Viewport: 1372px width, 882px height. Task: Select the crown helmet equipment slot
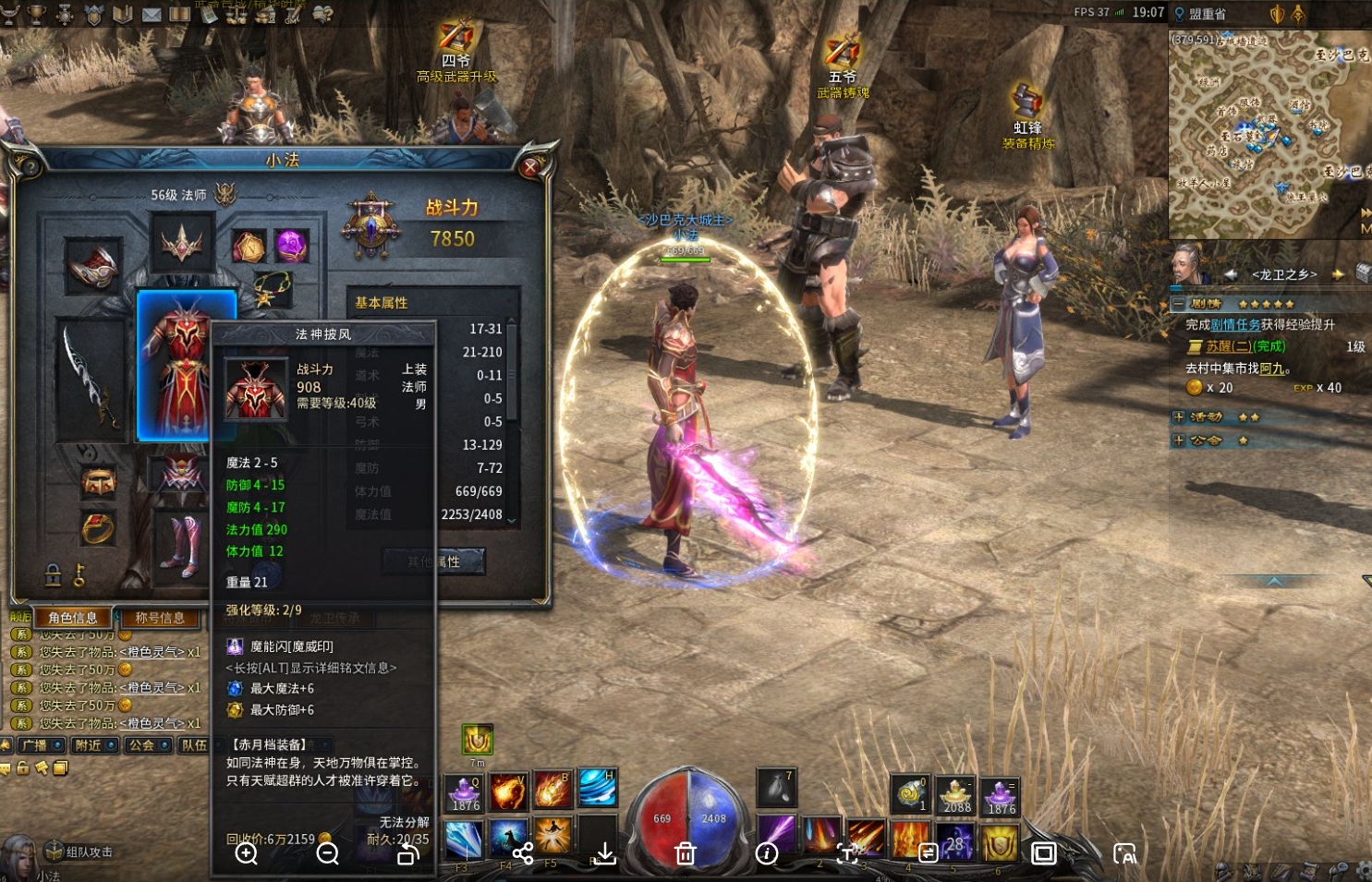coord(182,244)
